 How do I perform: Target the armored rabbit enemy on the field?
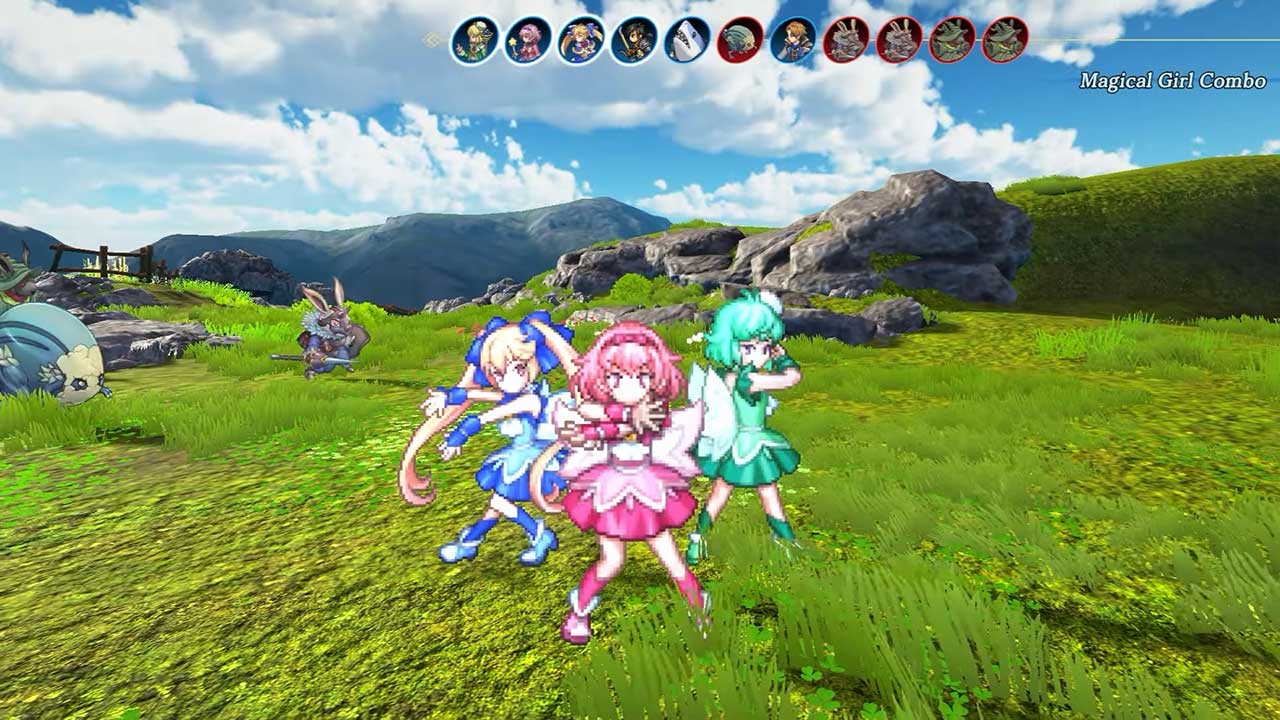pos(330,340)
